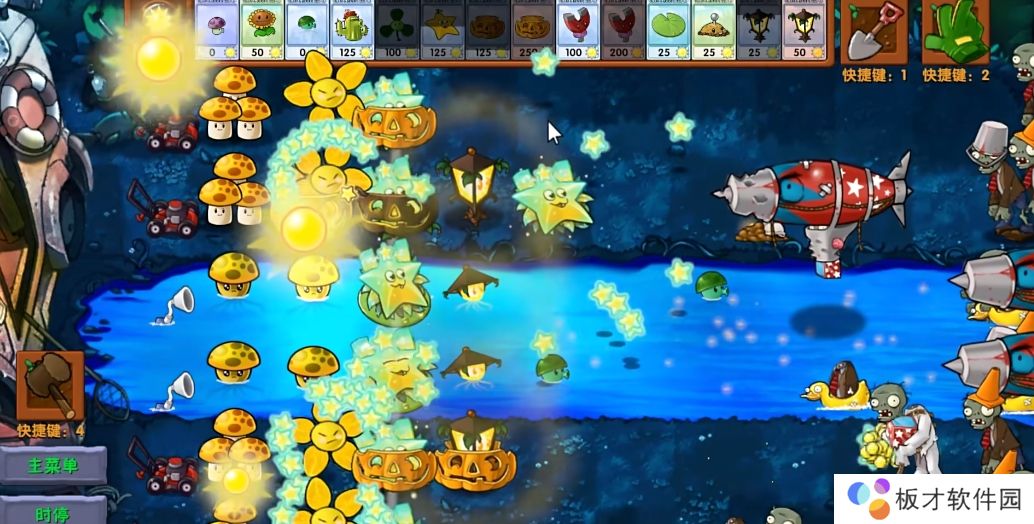Choose the green Sea-shroom seed packet
Screen dimensions: 1034x524
tap(307, 30)
